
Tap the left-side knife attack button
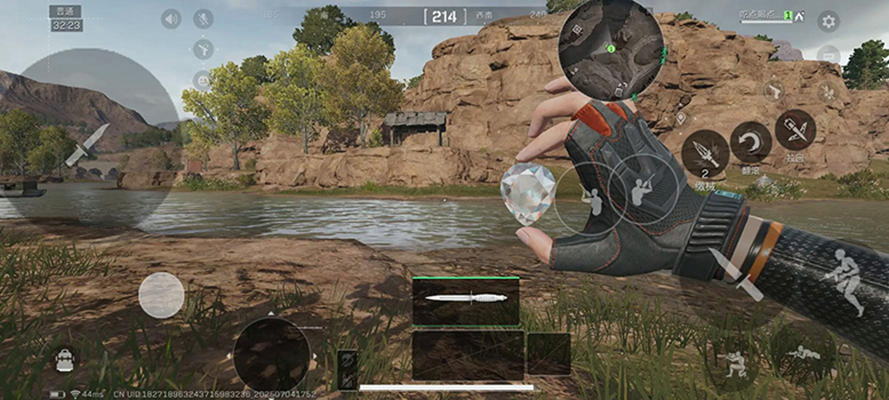point(86,145)
